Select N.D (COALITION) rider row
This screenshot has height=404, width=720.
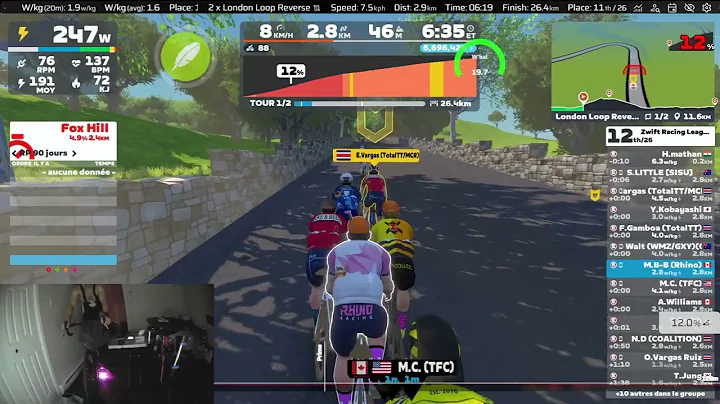coord(662,342)
